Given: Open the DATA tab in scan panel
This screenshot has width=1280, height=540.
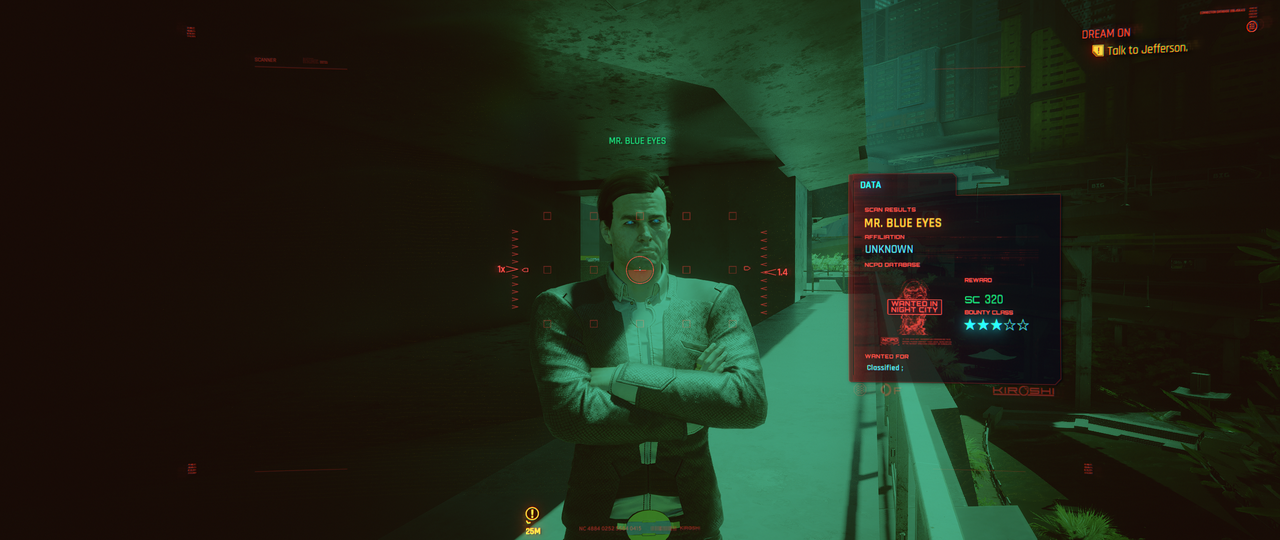Looking at the screenshot, I should [870, 185].
